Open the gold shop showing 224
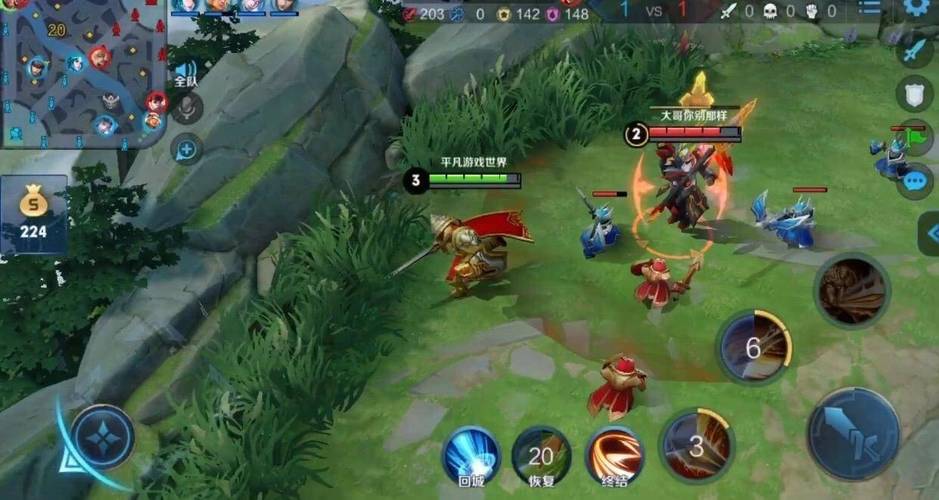 [x=34, y=214]
